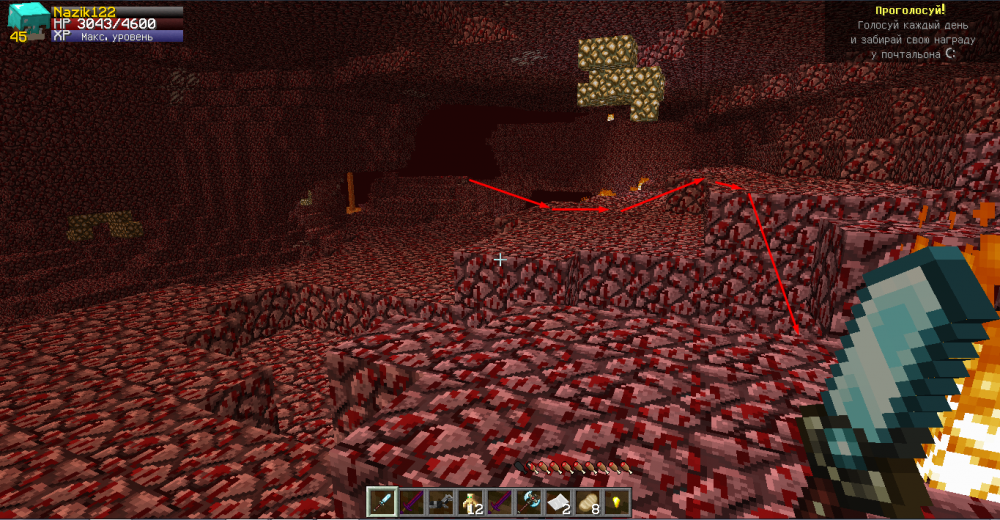Choose the battle axe hotbar slot

529,501
